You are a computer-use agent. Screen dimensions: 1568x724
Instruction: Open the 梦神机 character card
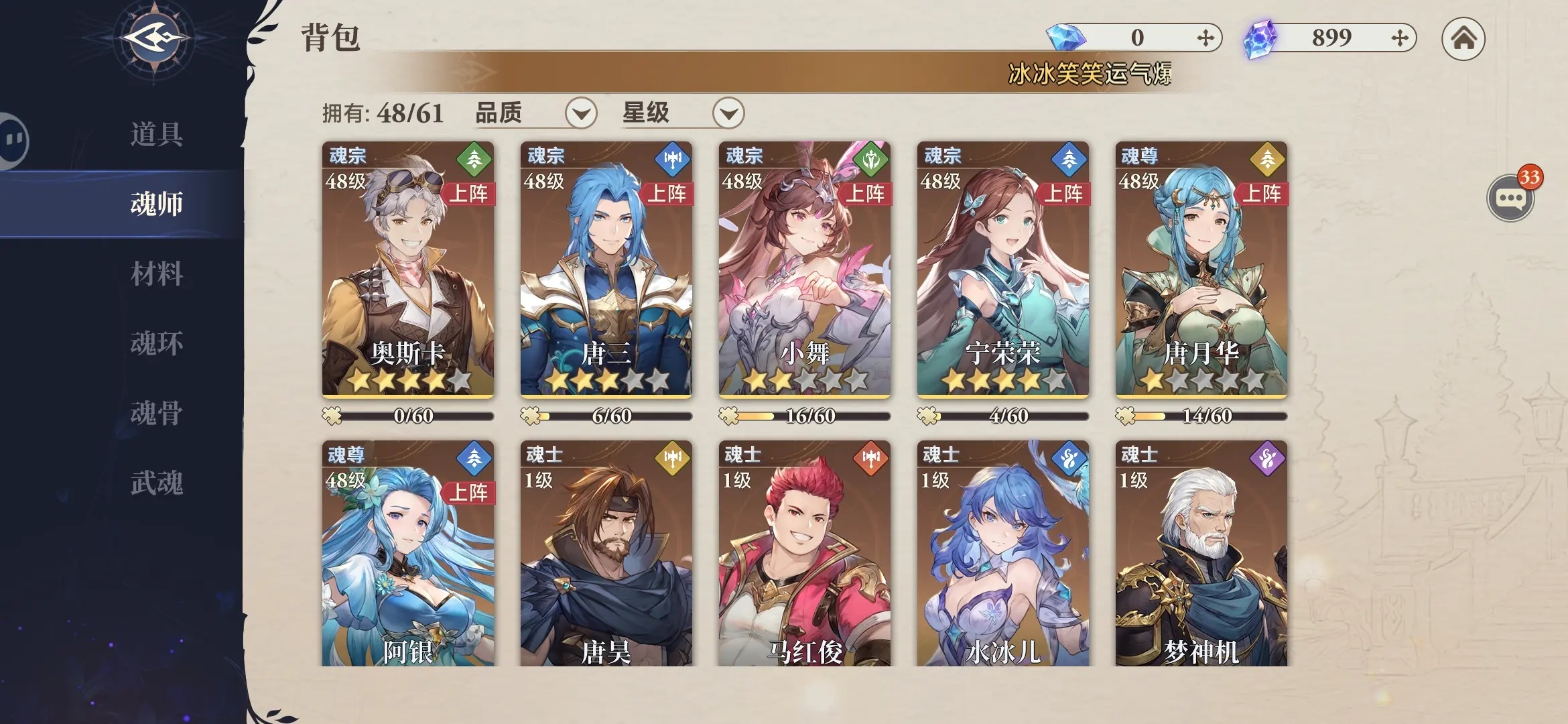pos(1201,554)
